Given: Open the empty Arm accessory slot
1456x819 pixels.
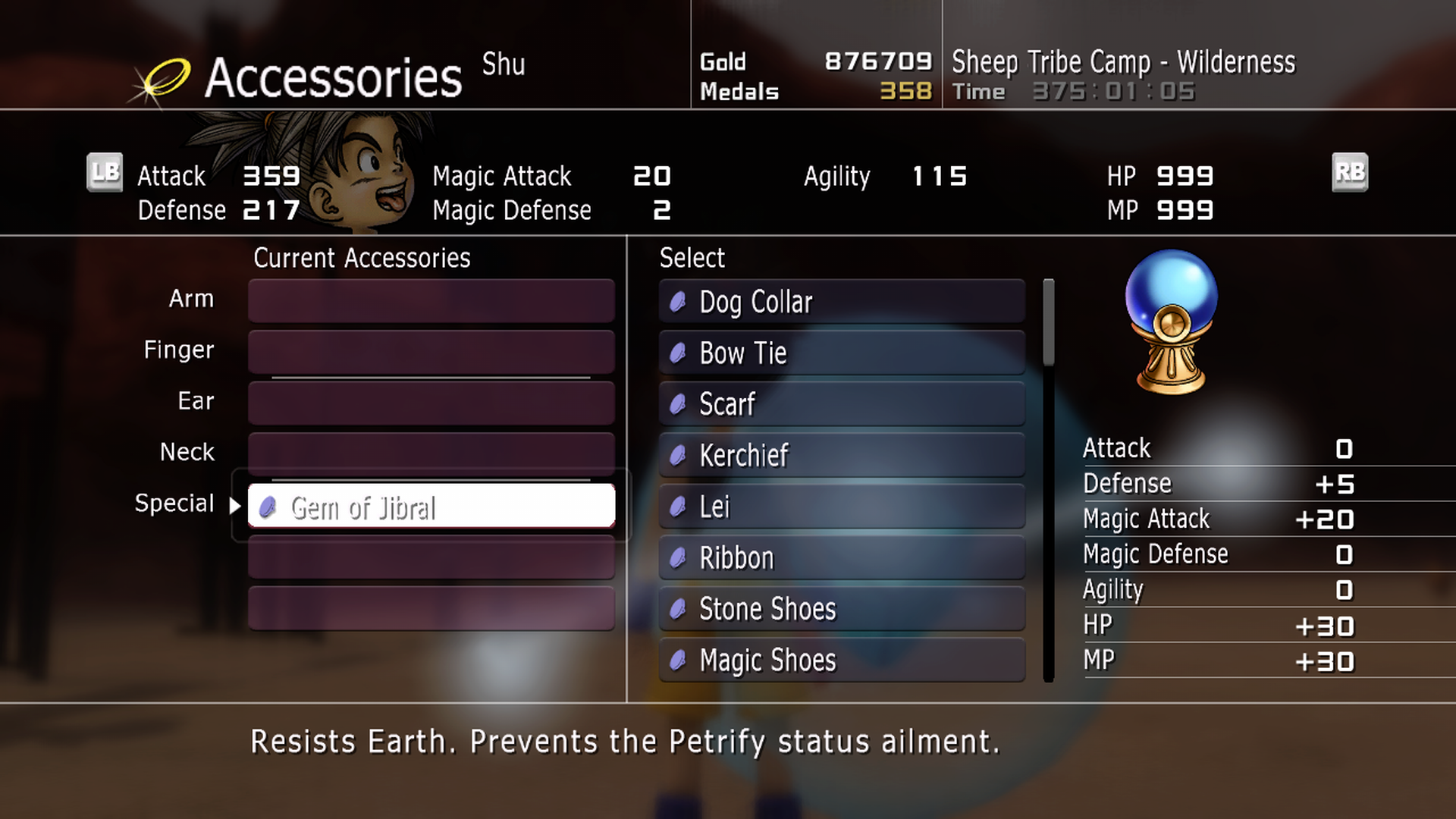Looking at the screenshot, I should pyautogui.click(x=431, y=300).
